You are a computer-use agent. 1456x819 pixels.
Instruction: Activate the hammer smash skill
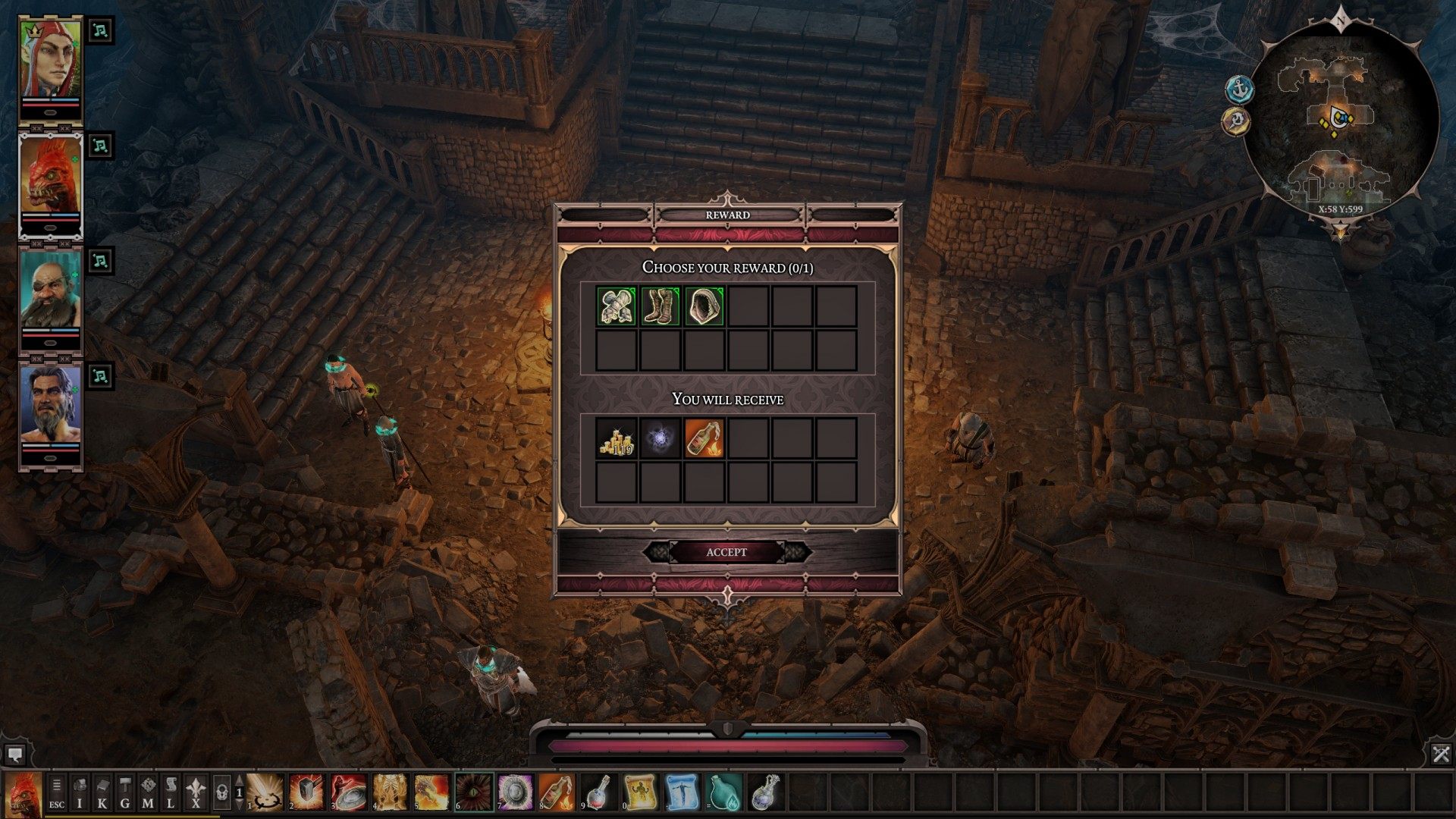tap(306, 792)
